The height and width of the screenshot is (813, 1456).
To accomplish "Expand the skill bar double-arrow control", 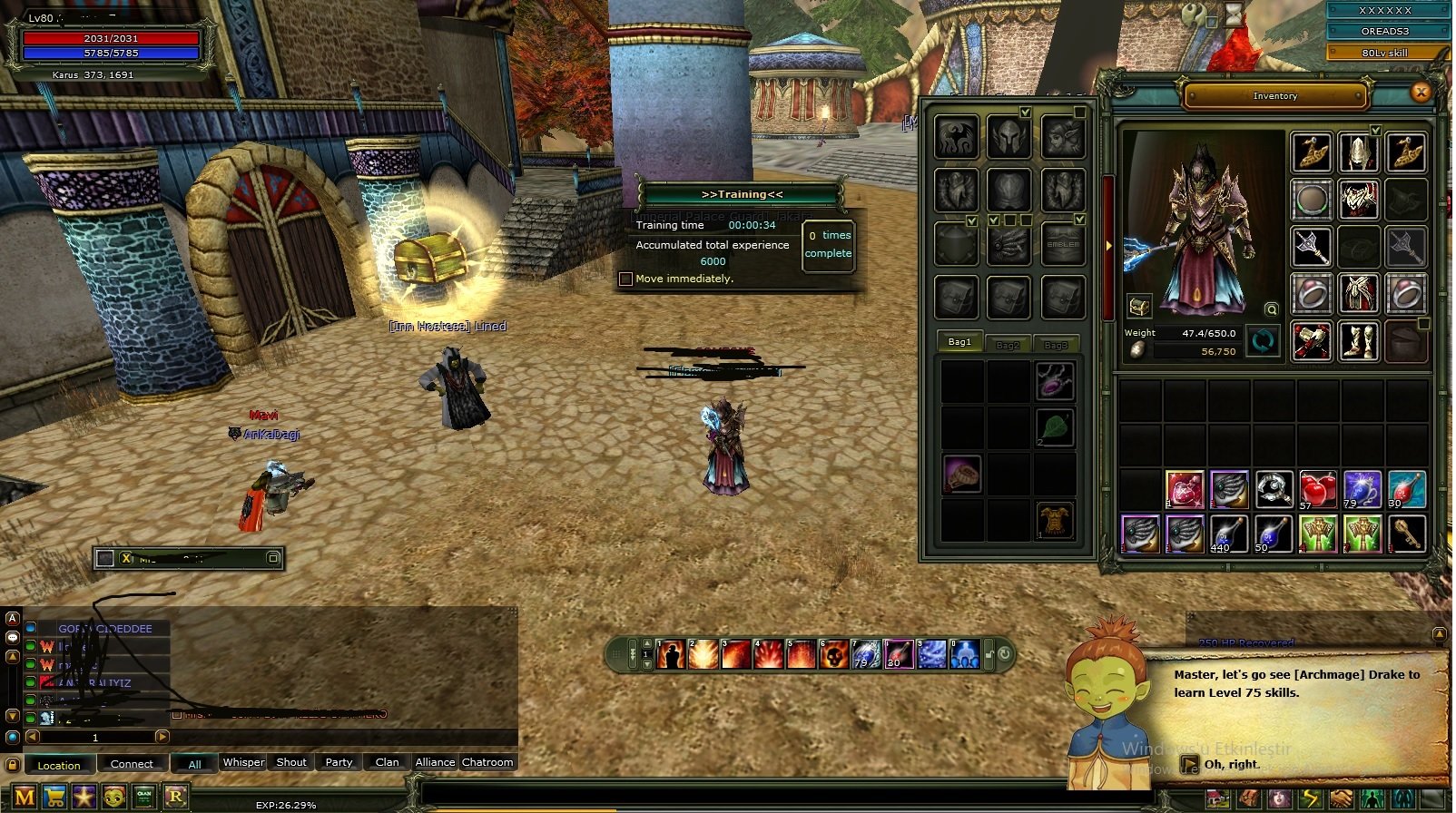I will [632, 653].
